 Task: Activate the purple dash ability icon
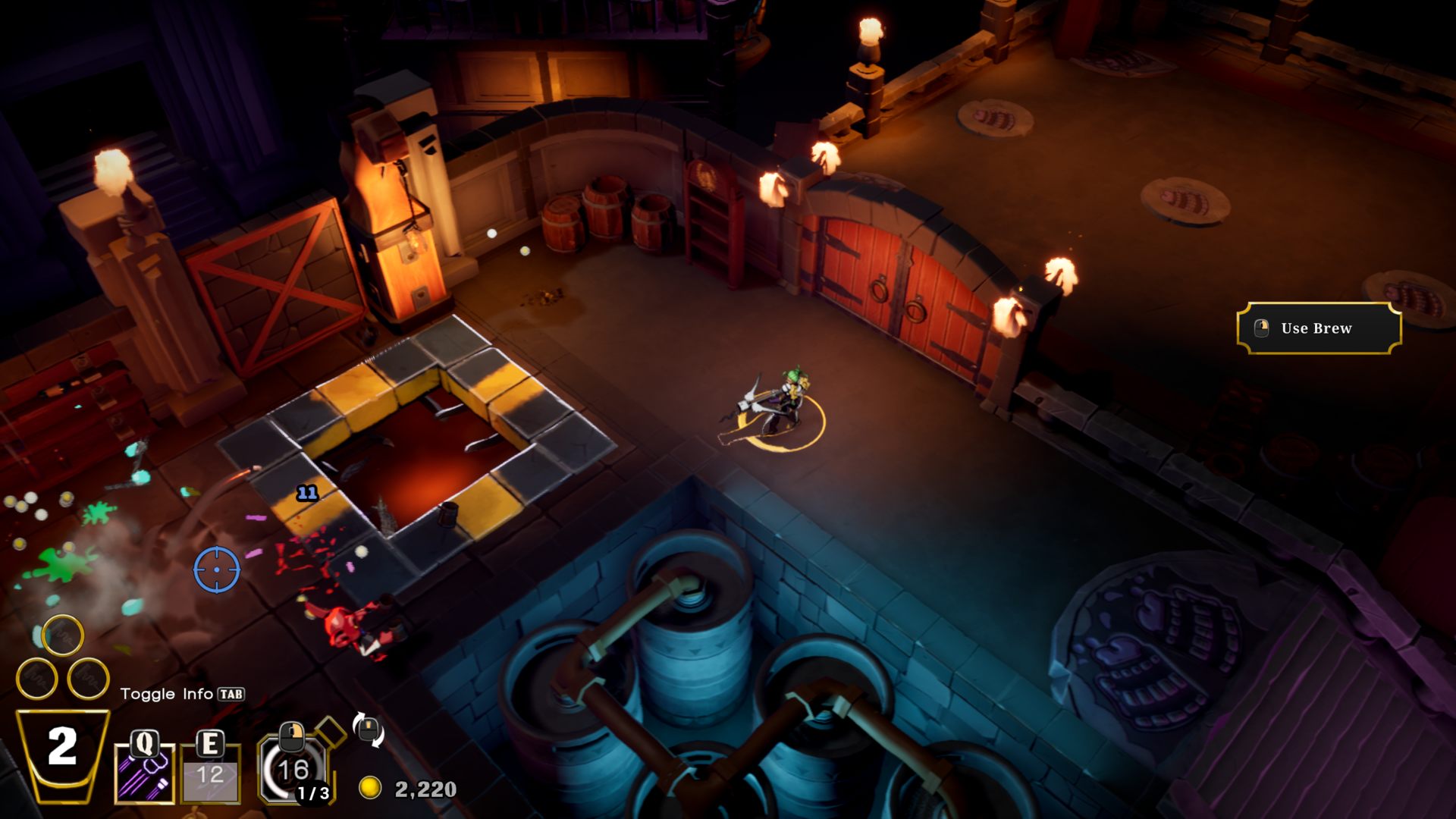point(144,773)
